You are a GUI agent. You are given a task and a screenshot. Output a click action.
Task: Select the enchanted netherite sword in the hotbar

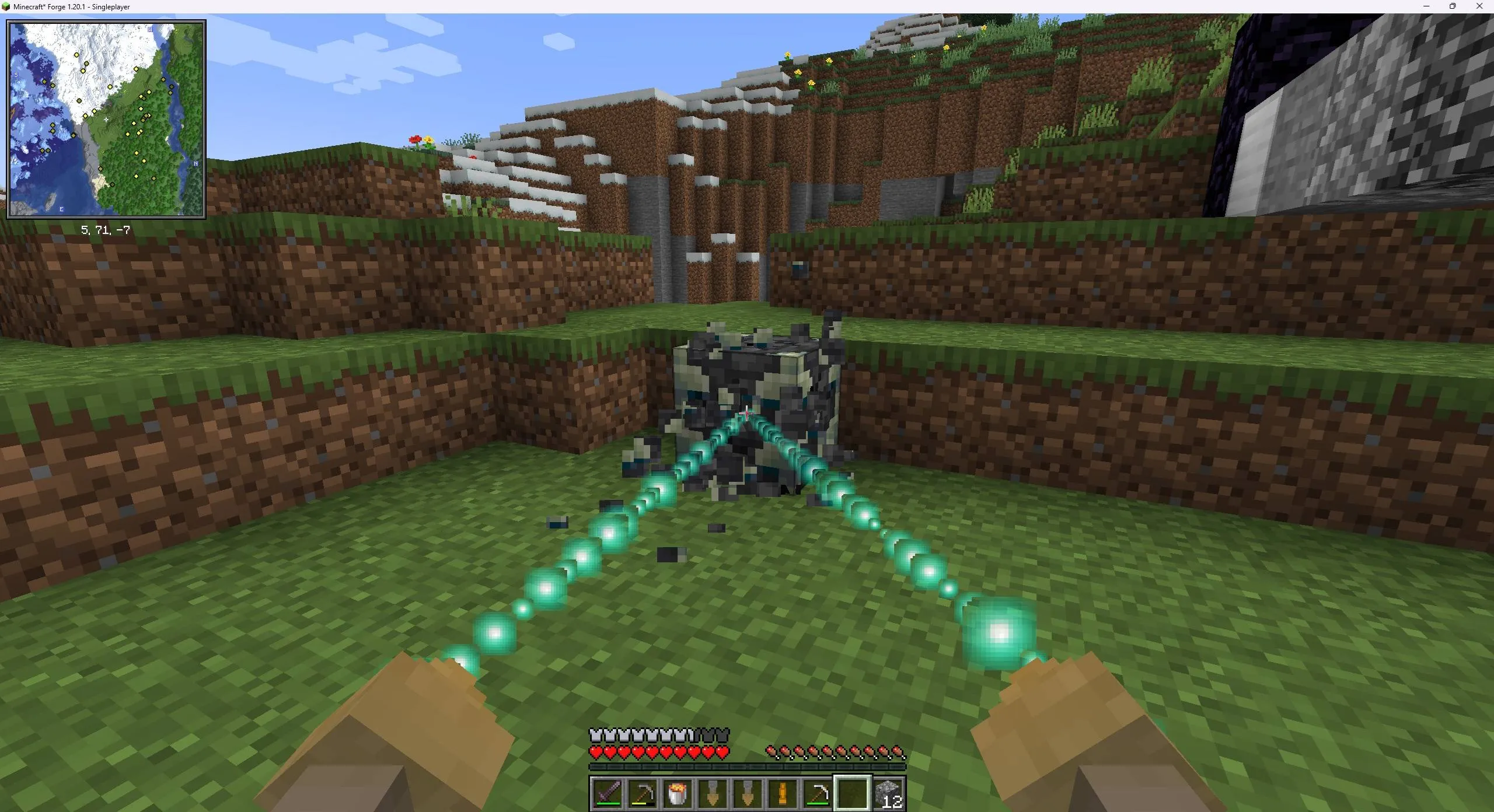click(x=607, y=793)
